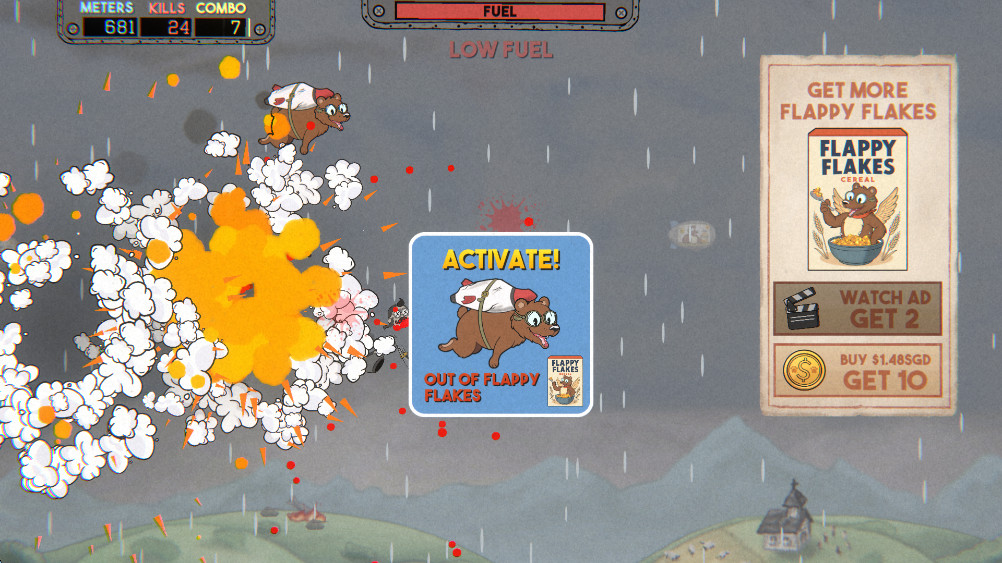Buy 10 Flappy Flakes for $1.48SGD
The height and width of the screenshot is (563, 1002).
(857, 370)
